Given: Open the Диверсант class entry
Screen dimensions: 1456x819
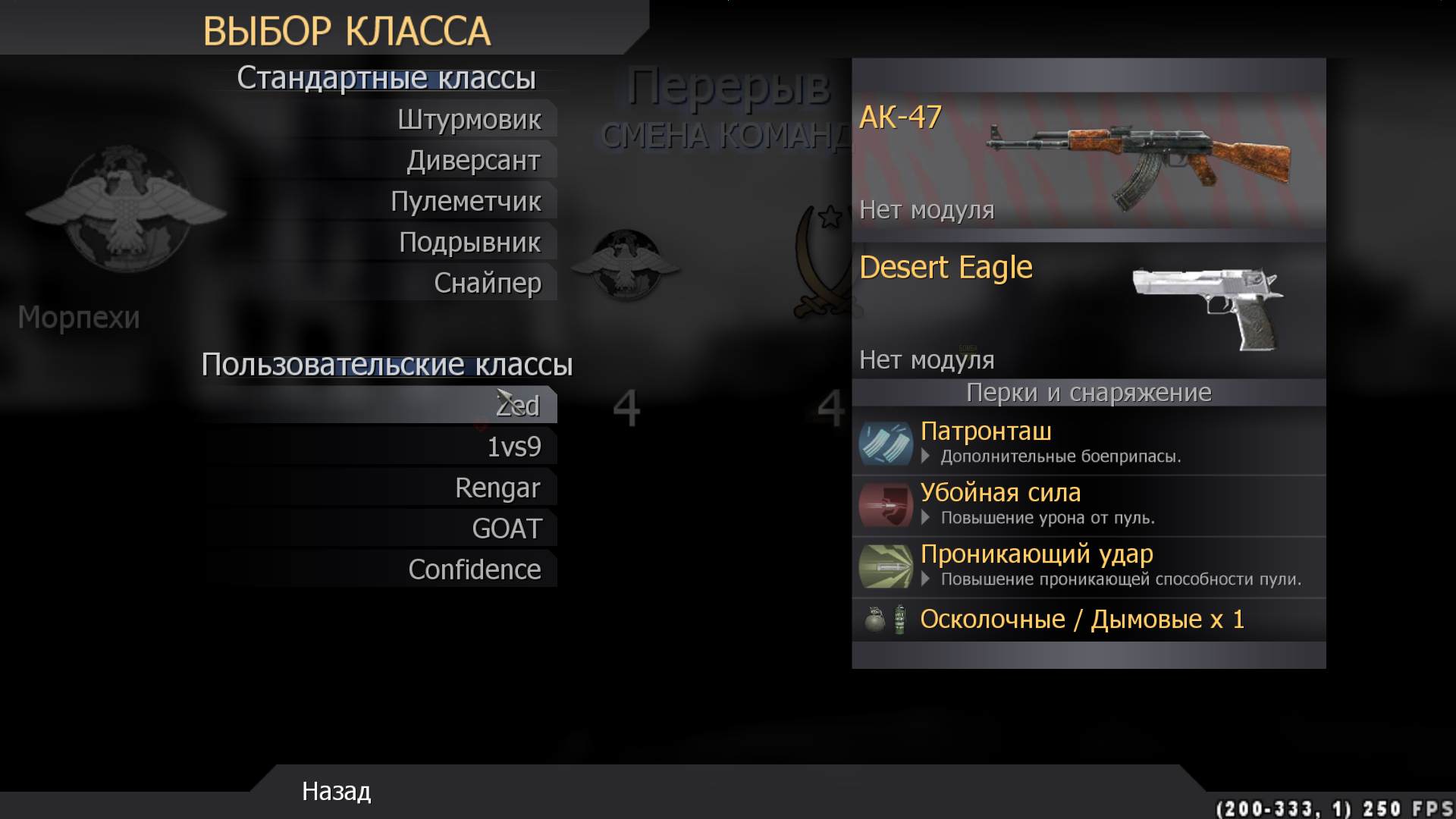Looking at the screenshot, I should tap(474, 160).
